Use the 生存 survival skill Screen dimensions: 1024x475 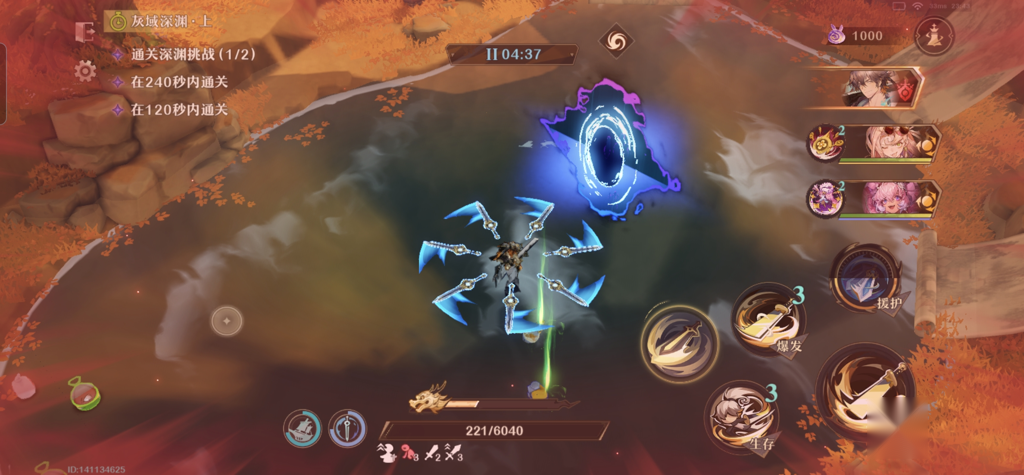click(741, 415)
